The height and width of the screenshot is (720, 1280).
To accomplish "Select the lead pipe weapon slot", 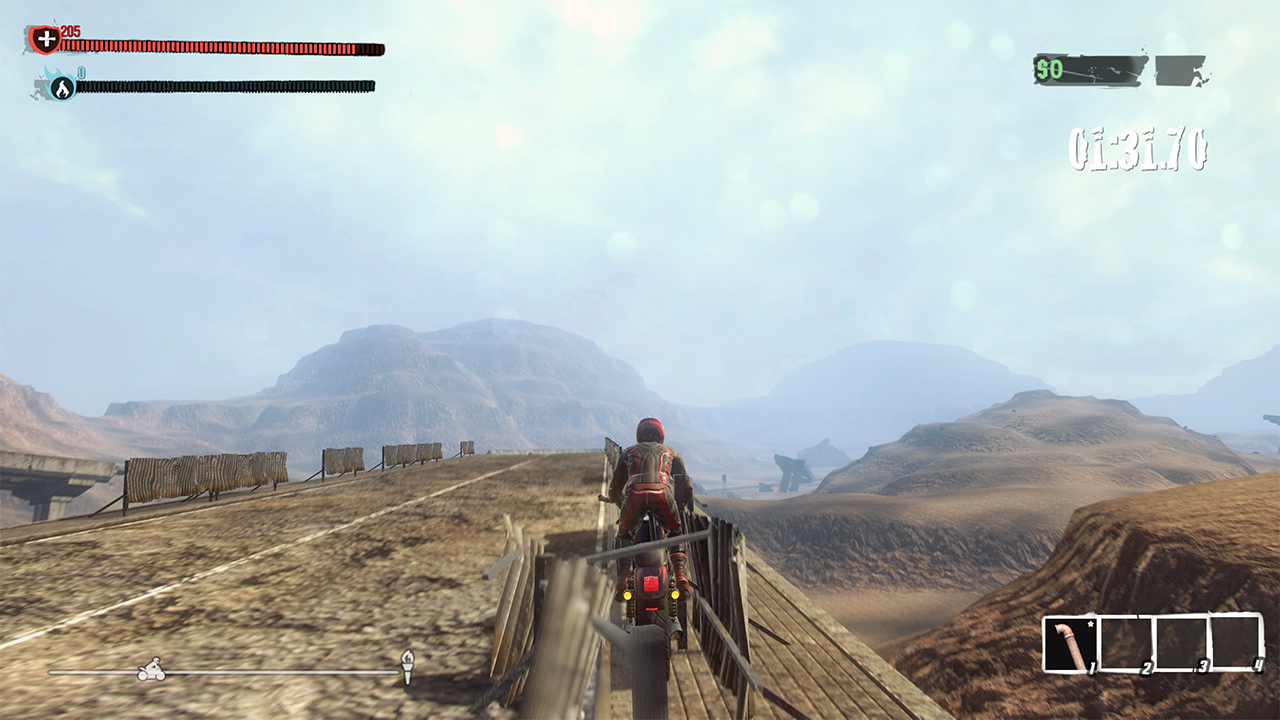I will [1071, 645].
